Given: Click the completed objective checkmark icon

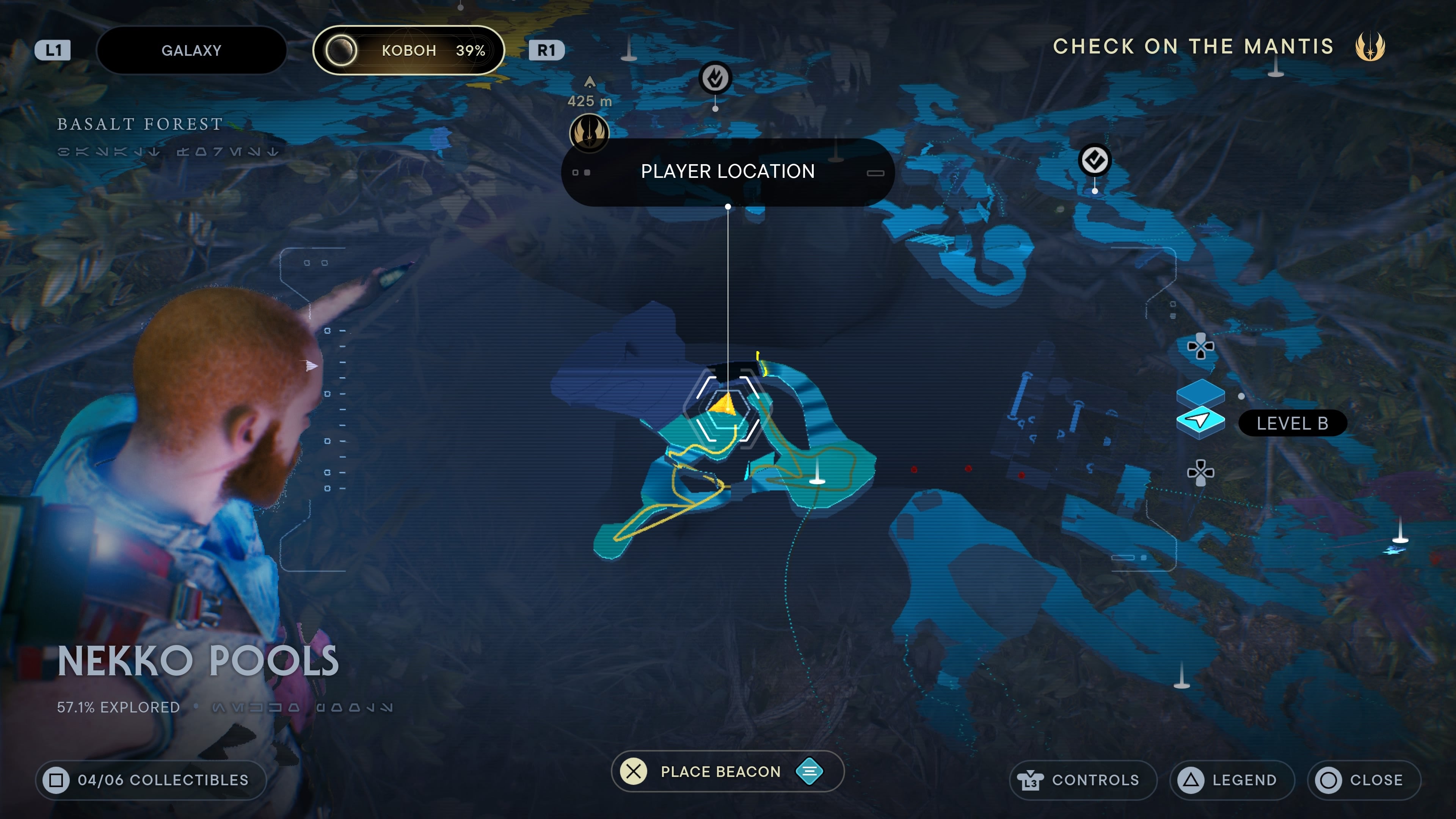Looking at the screenshot, I should point(1095,160).
